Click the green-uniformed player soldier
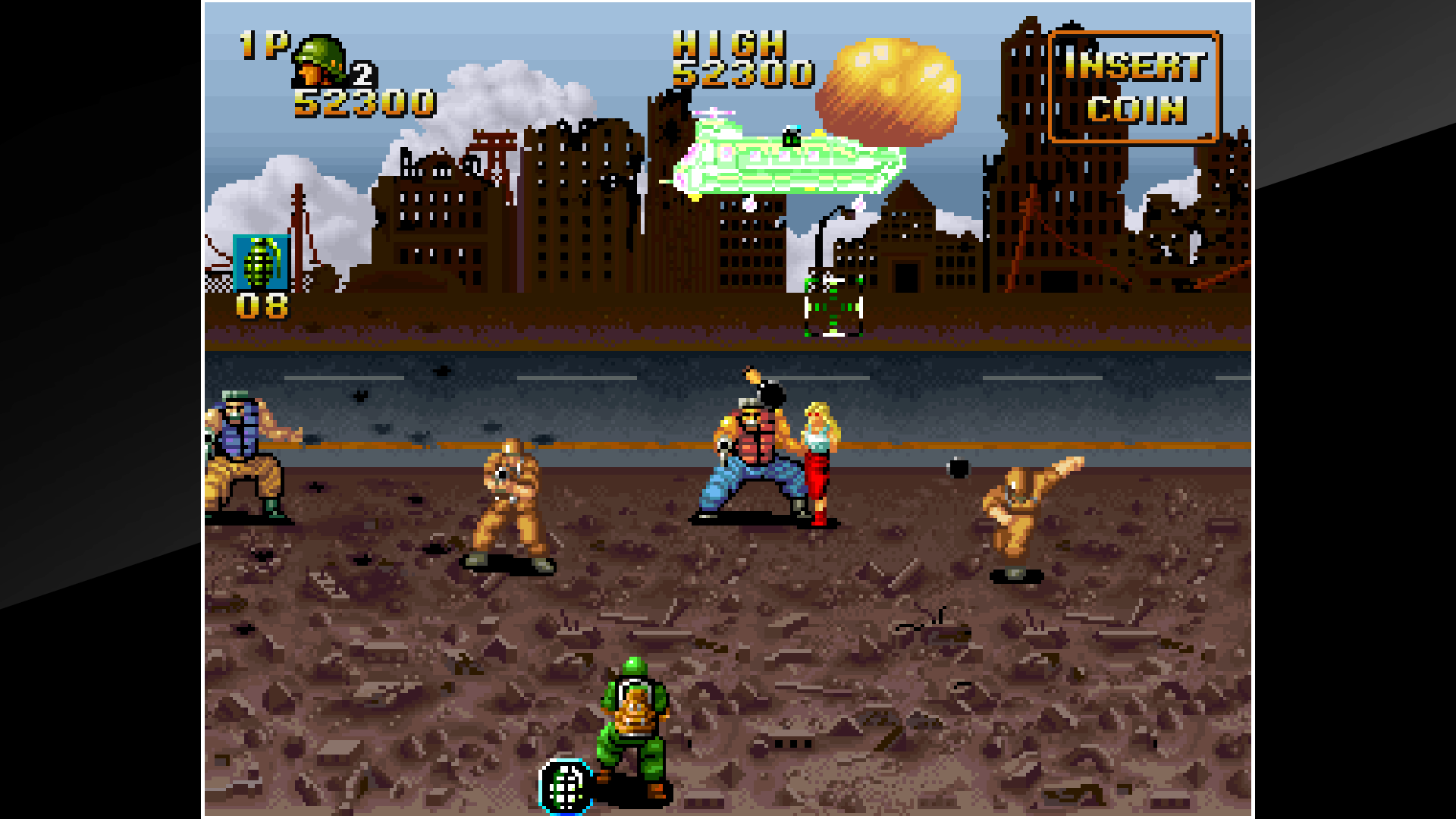 click(x=632, y=720)
